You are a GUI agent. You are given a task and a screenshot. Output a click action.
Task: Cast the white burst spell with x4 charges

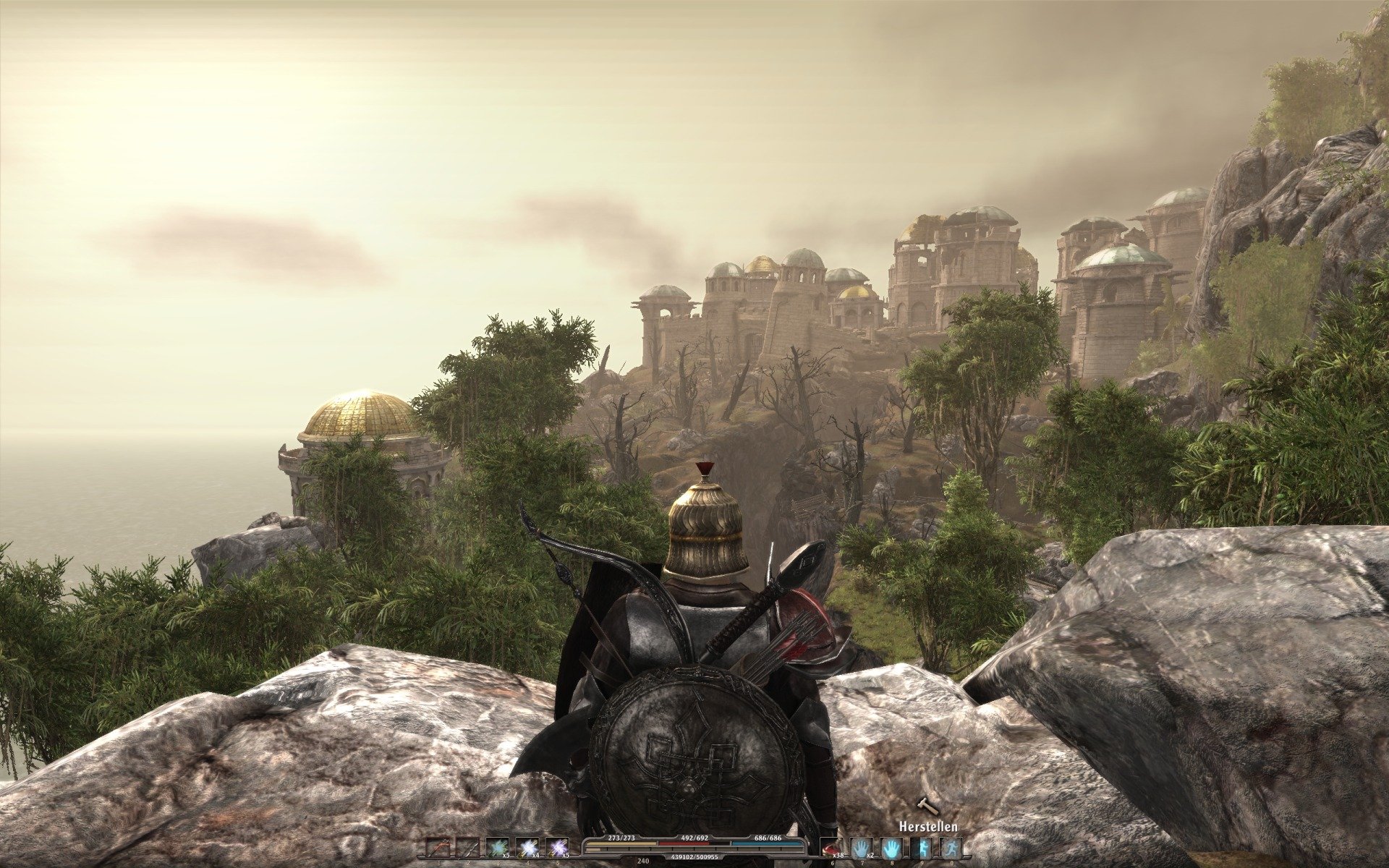pos(527,847)
